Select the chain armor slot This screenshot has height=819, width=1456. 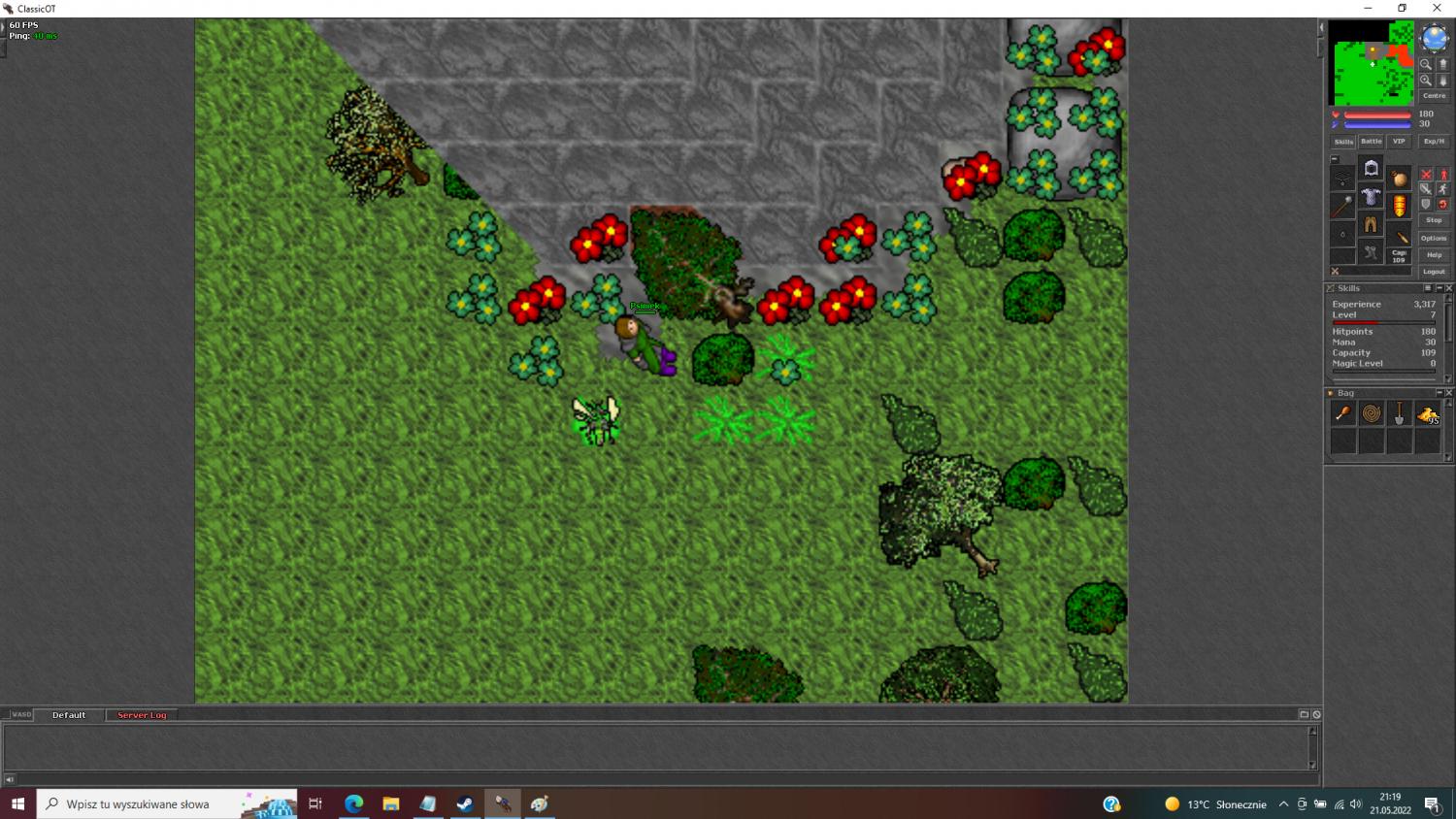point(1371,197)
